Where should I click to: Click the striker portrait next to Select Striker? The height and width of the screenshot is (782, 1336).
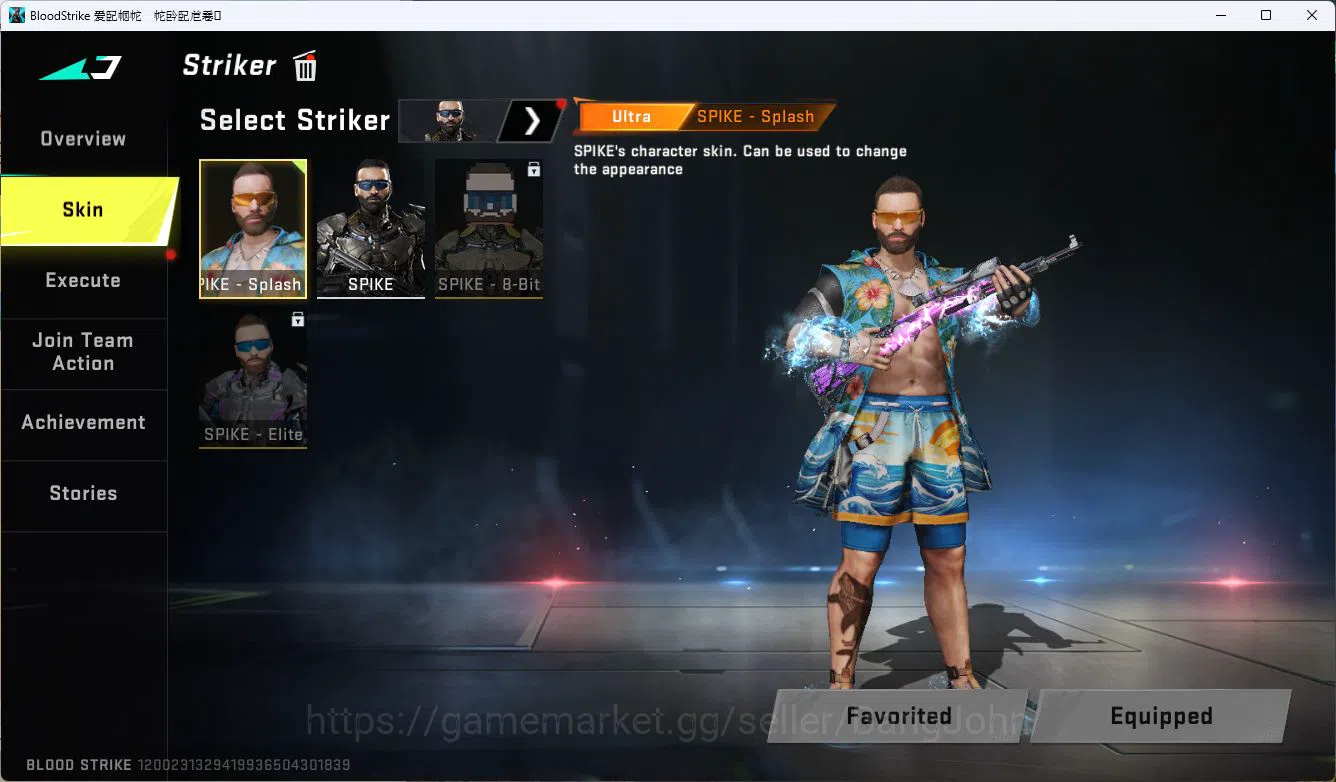(x=450, y=120)
